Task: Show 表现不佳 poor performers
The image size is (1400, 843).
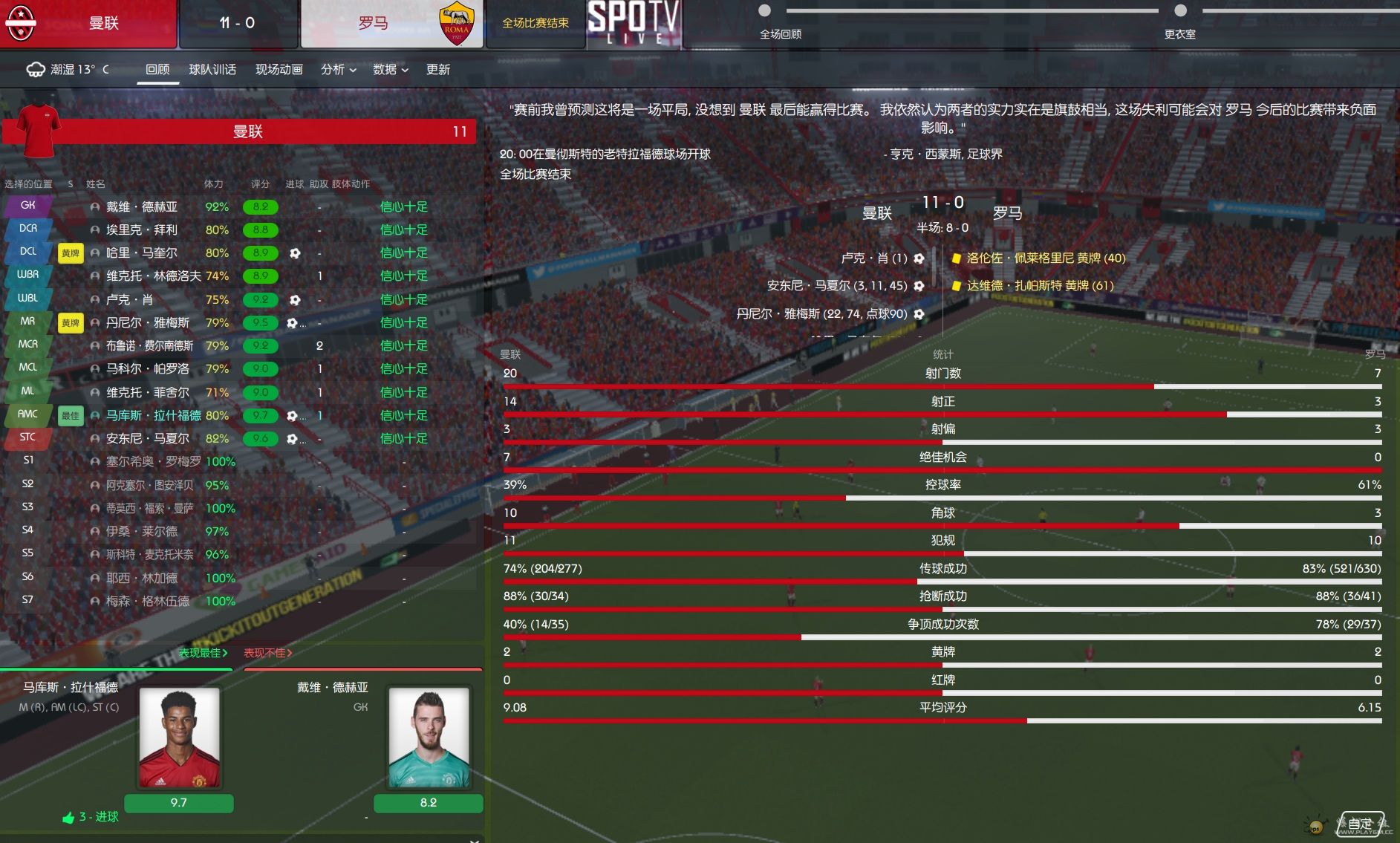Action: [x=267, y=653]
